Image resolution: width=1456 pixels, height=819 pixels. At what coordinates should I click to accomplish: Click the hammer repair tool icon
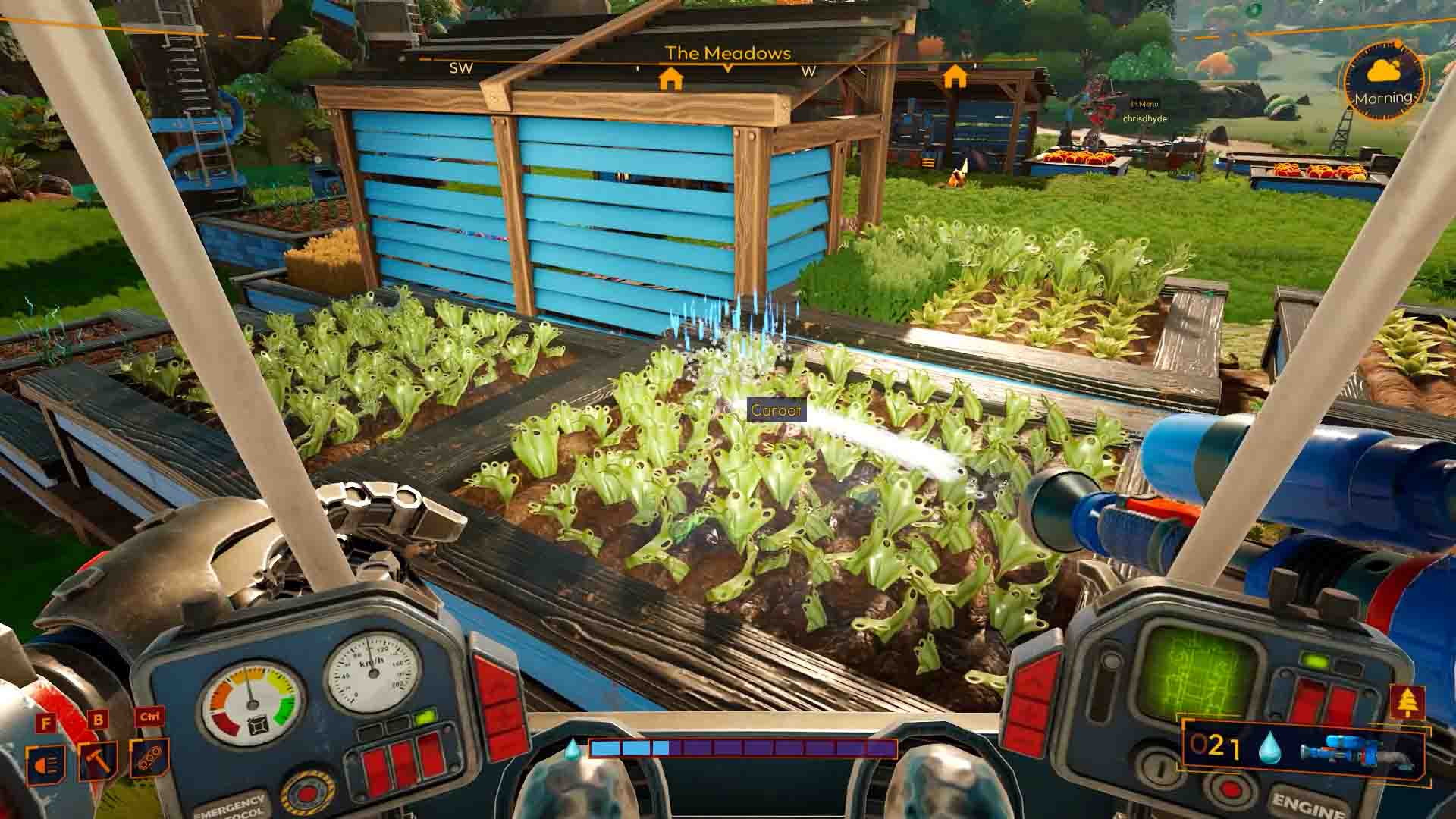coord(98,759)
